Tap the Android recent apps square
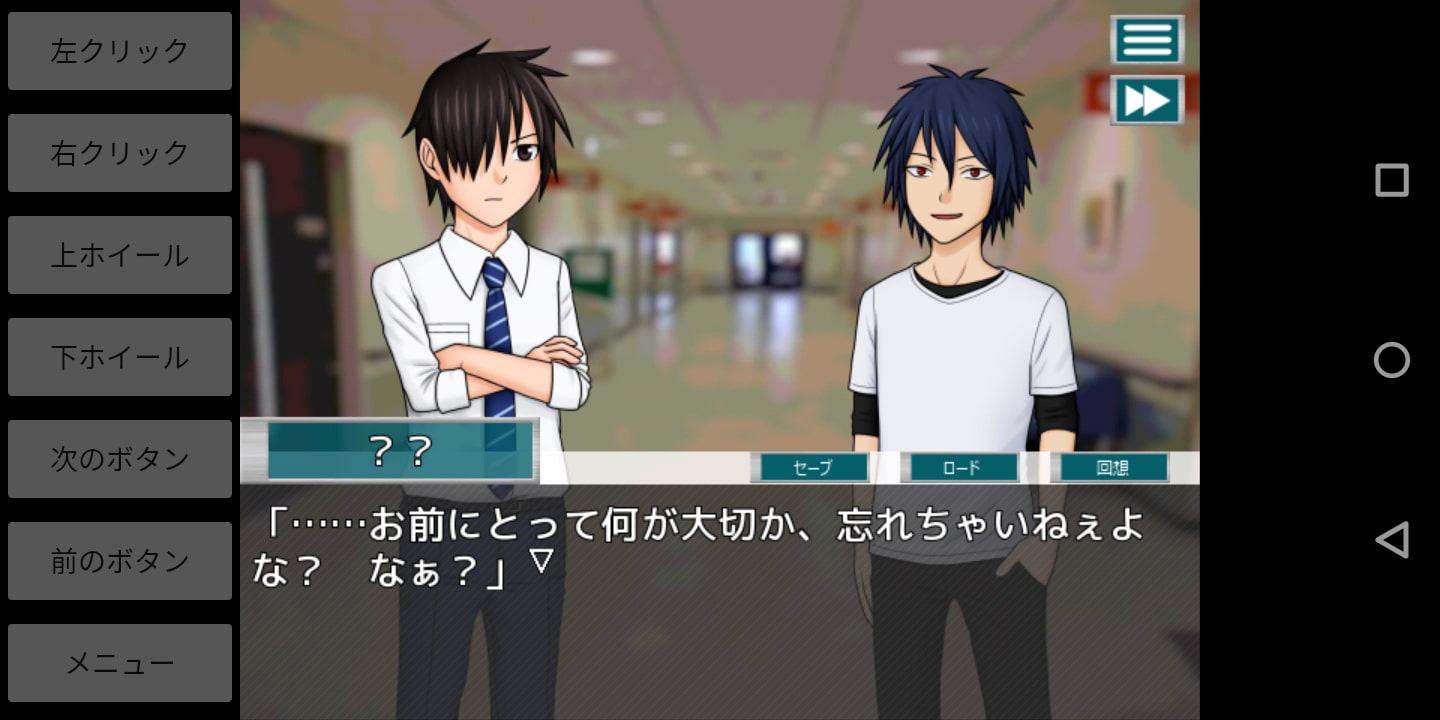Screen dimensions: 1440x720 point(1391,180)
